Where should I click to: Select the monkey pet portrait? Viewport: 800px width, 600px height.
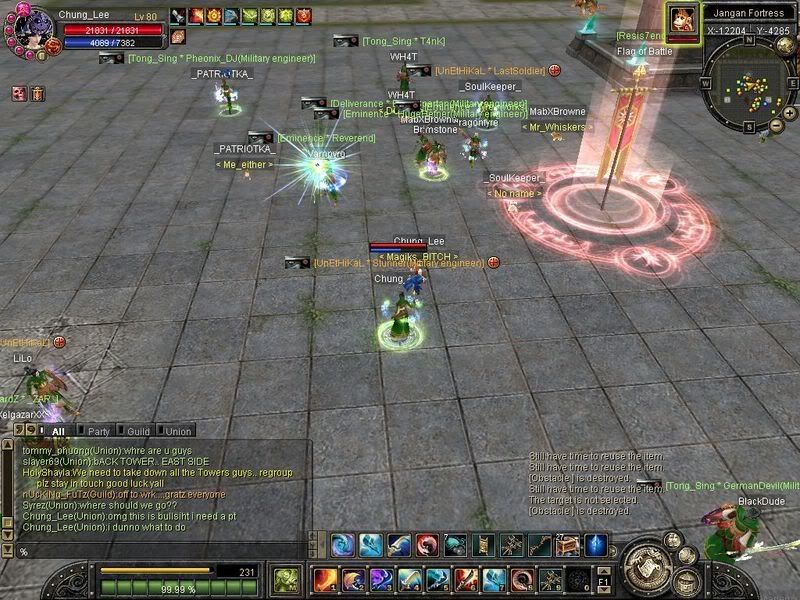682,21
